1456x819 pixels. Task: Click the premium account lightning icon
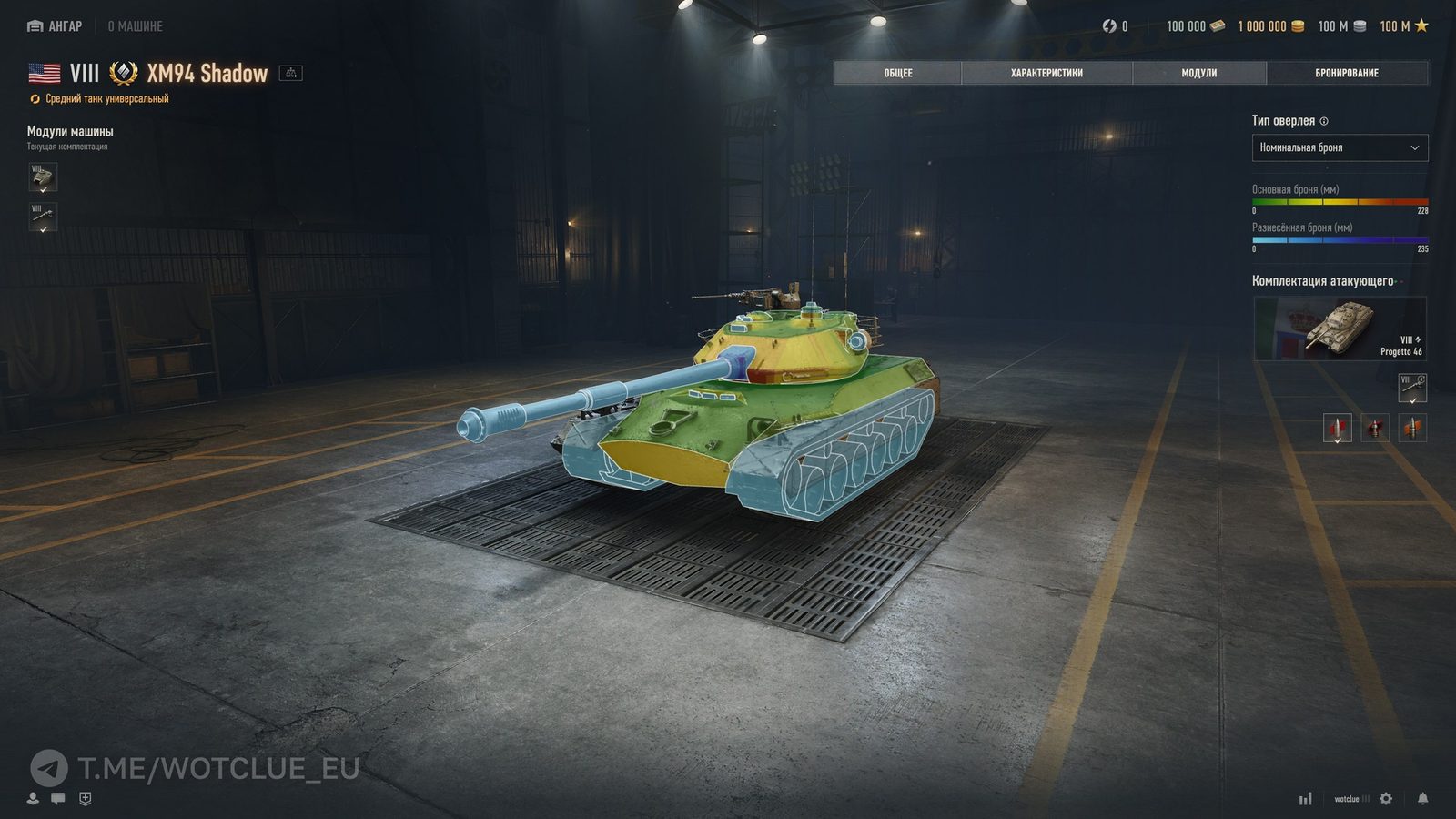click(x=1107, y=26)
